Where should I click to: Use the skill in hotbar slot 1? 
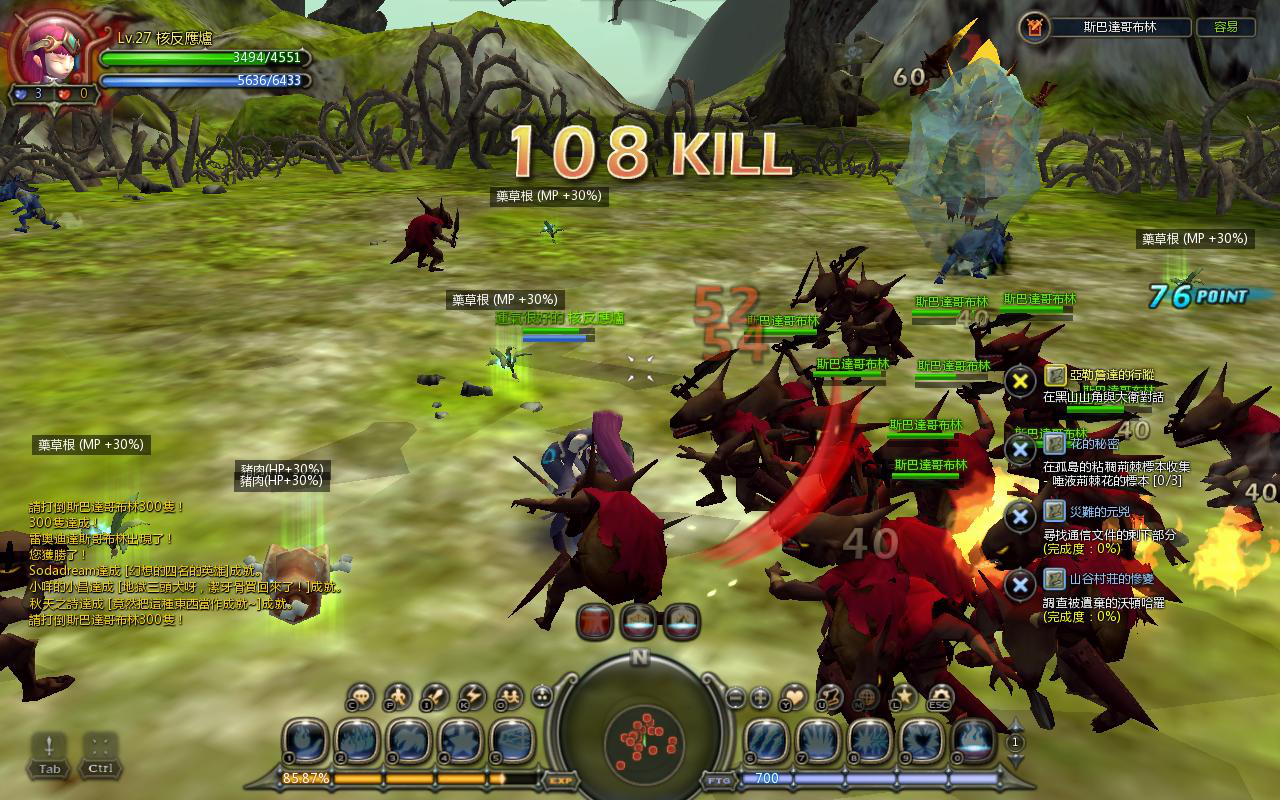click(303, 741)
